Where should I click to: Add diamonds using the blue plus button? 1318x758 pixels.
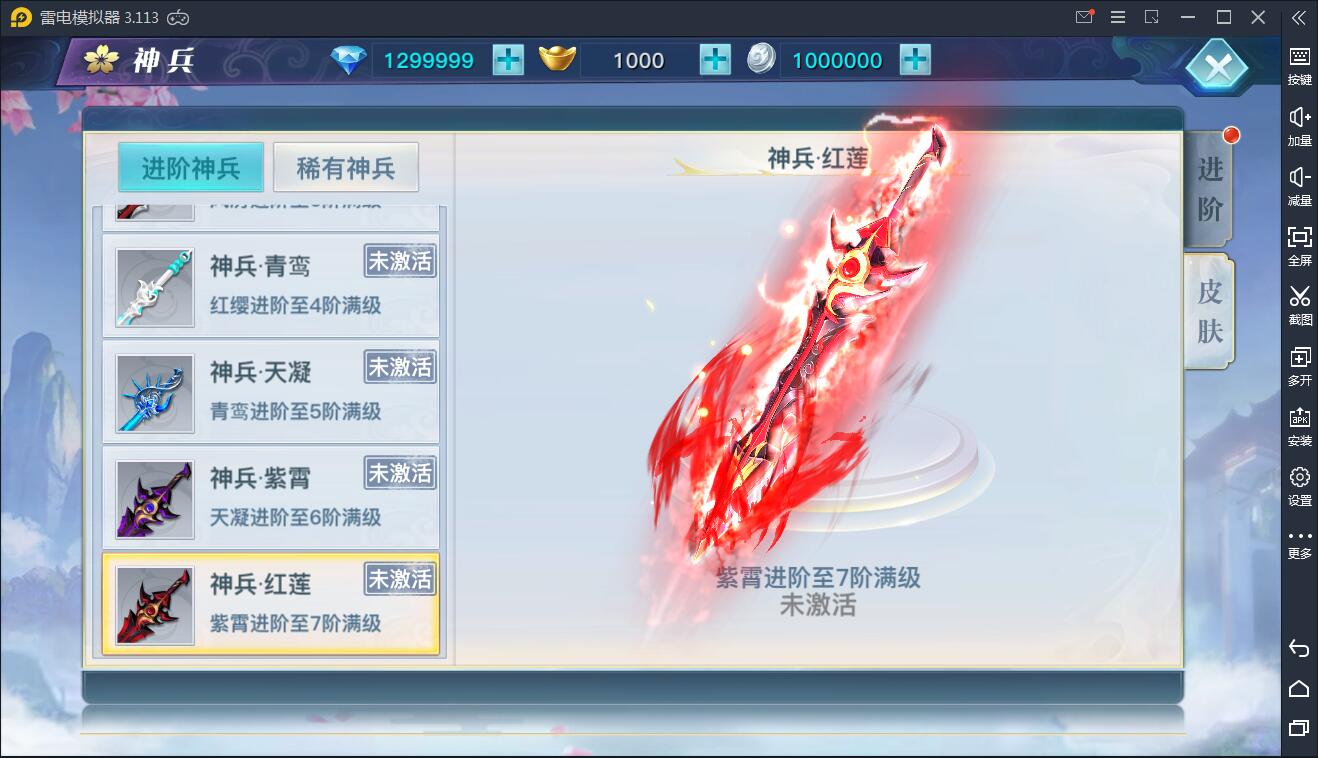[x=508, y=60]
